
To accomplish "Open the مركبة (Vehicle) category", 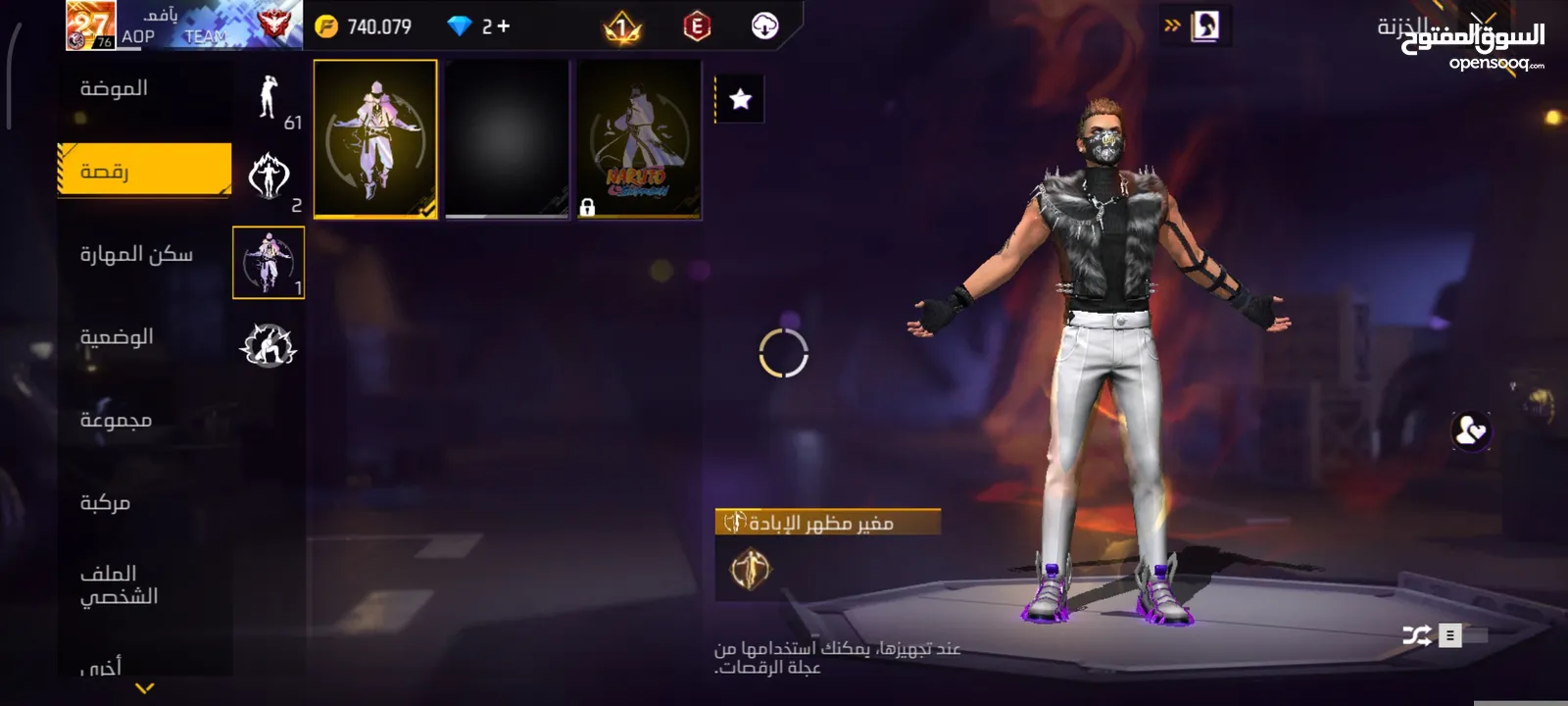I will point(105,502).
